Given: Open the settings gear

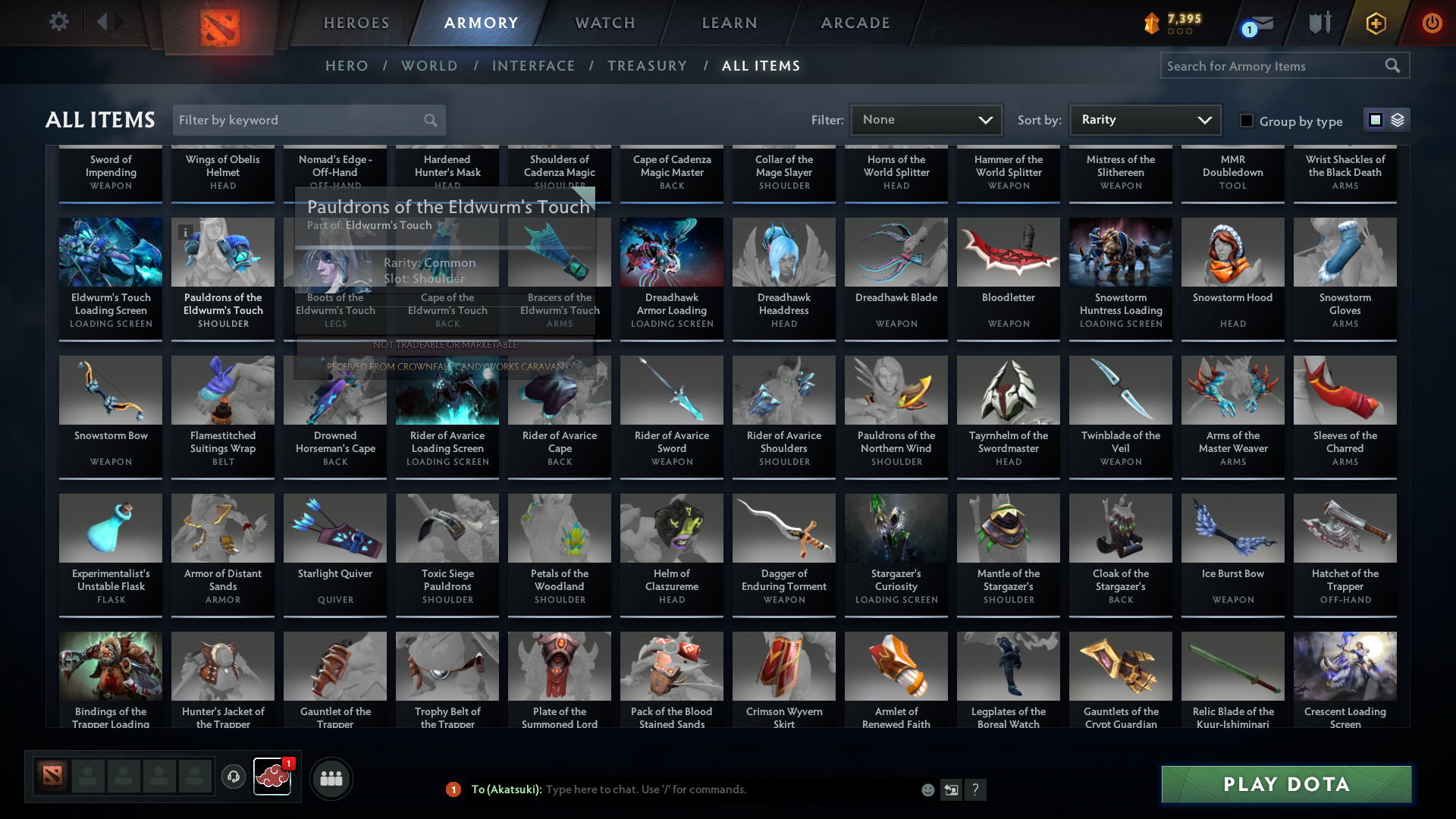Looking at the screenshot, I should pyautogui.click(x=58, y=22).
